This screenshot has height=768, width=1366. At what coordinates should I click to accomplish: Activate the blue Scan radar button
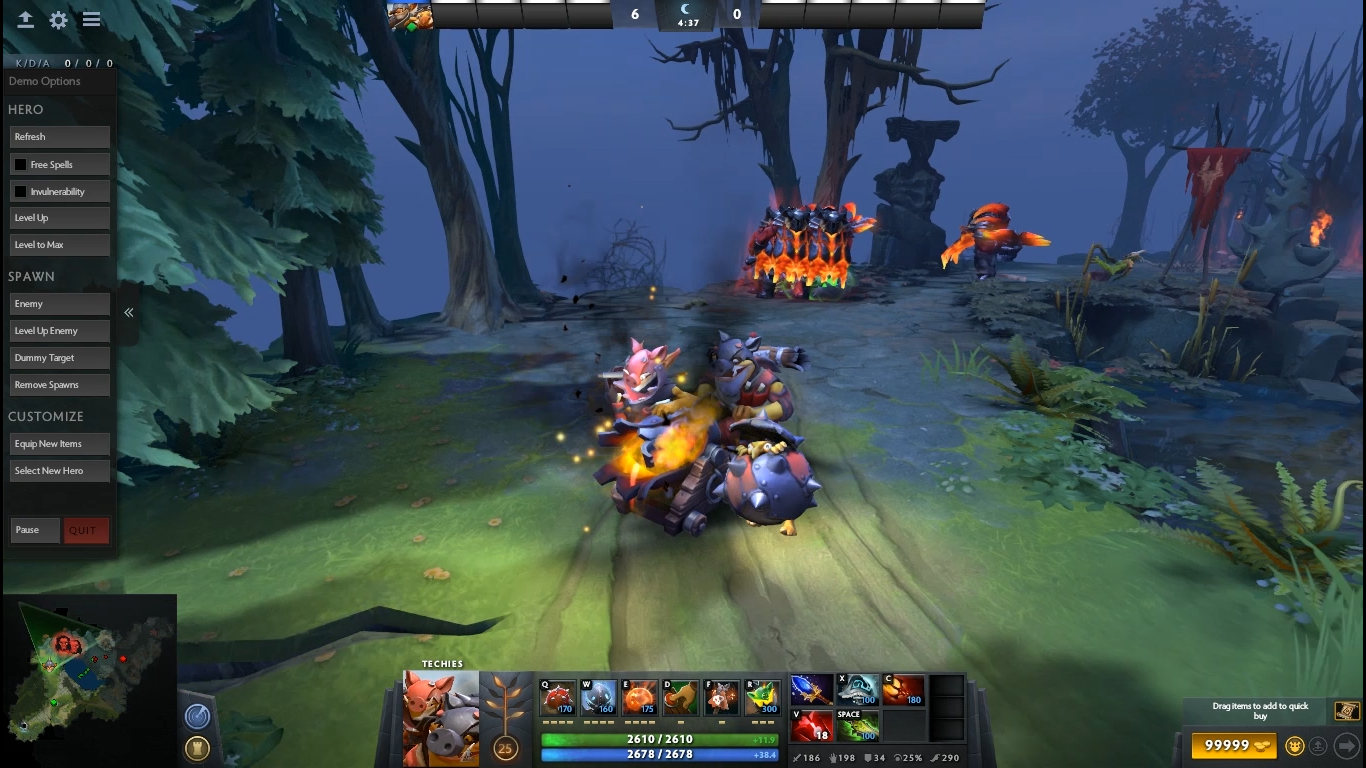197,716
